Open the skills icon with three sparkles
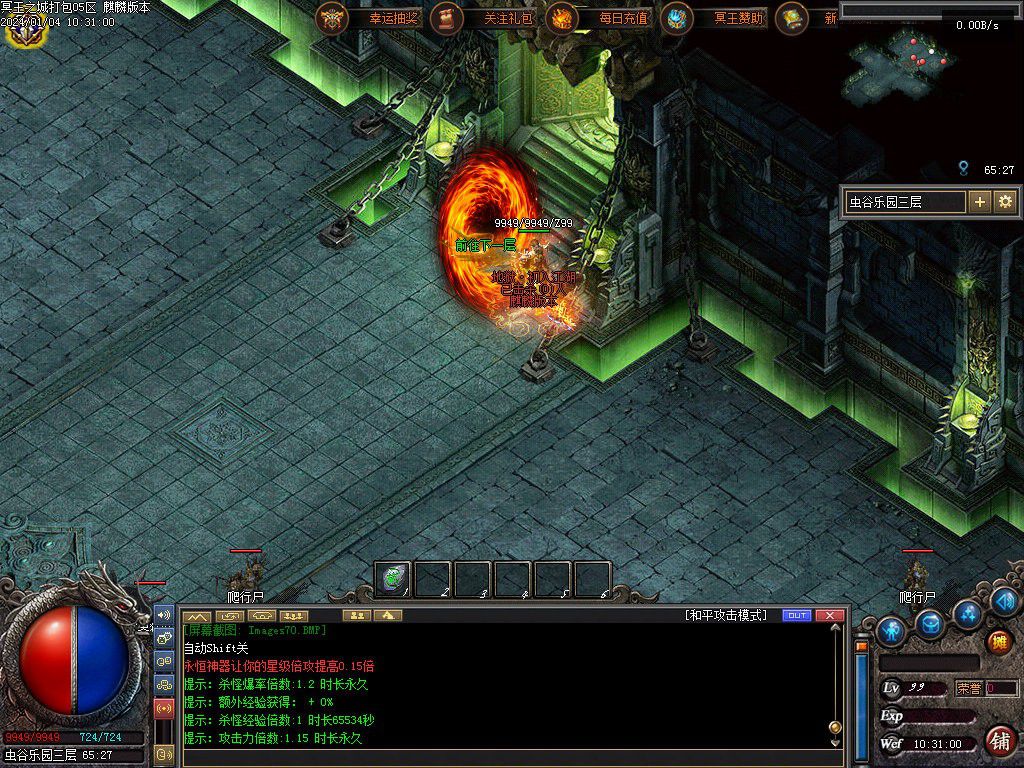 point(967,614)
